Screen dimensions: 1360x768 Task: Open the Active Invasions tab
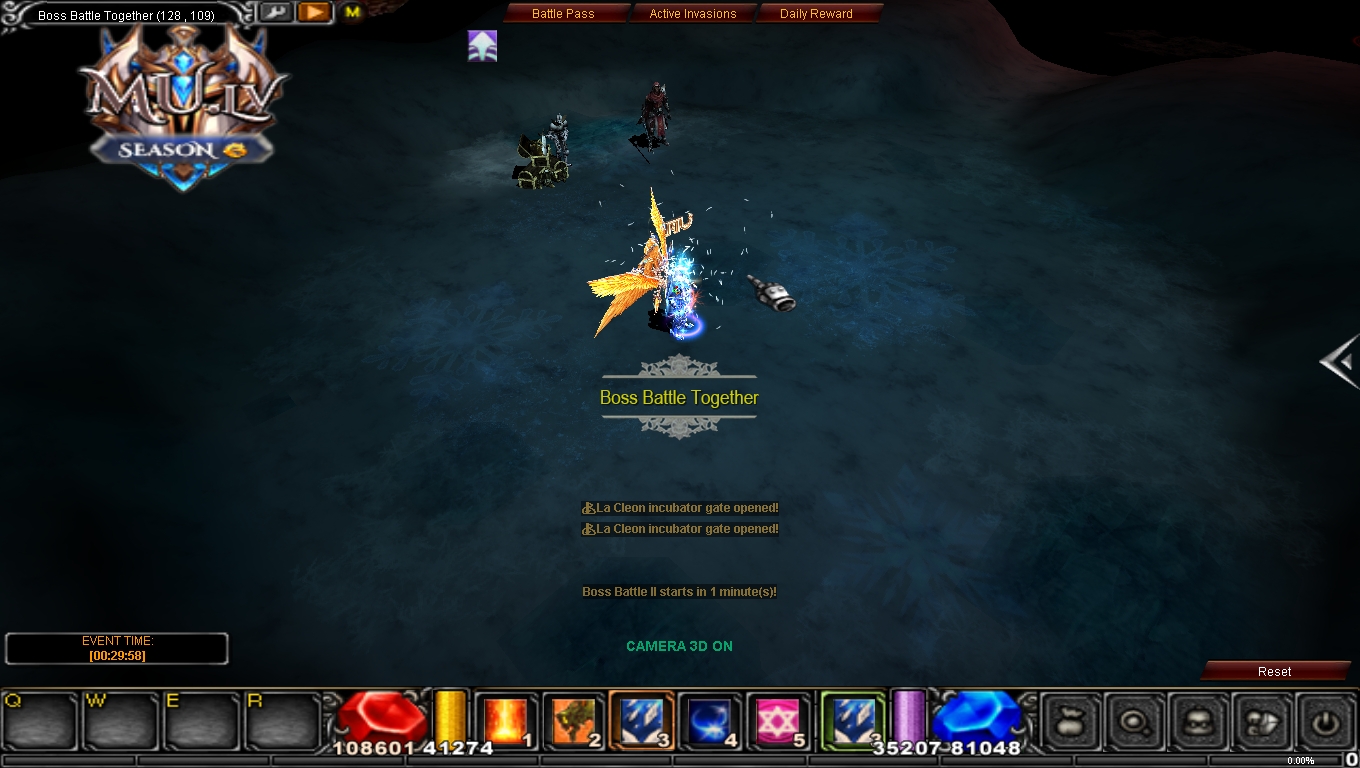693,13
